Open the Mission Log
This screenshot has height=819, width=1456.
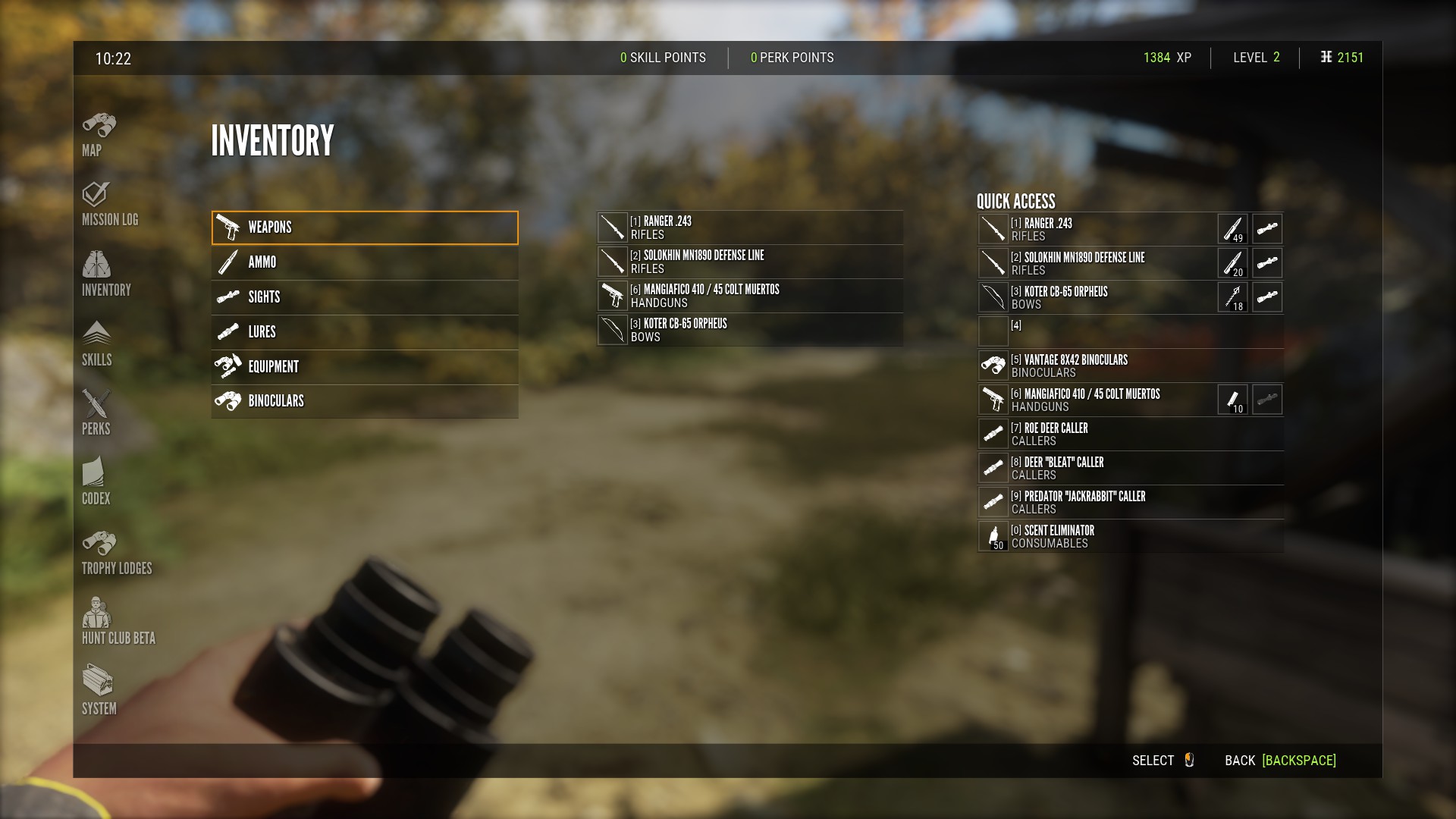(x=109, y=204)
